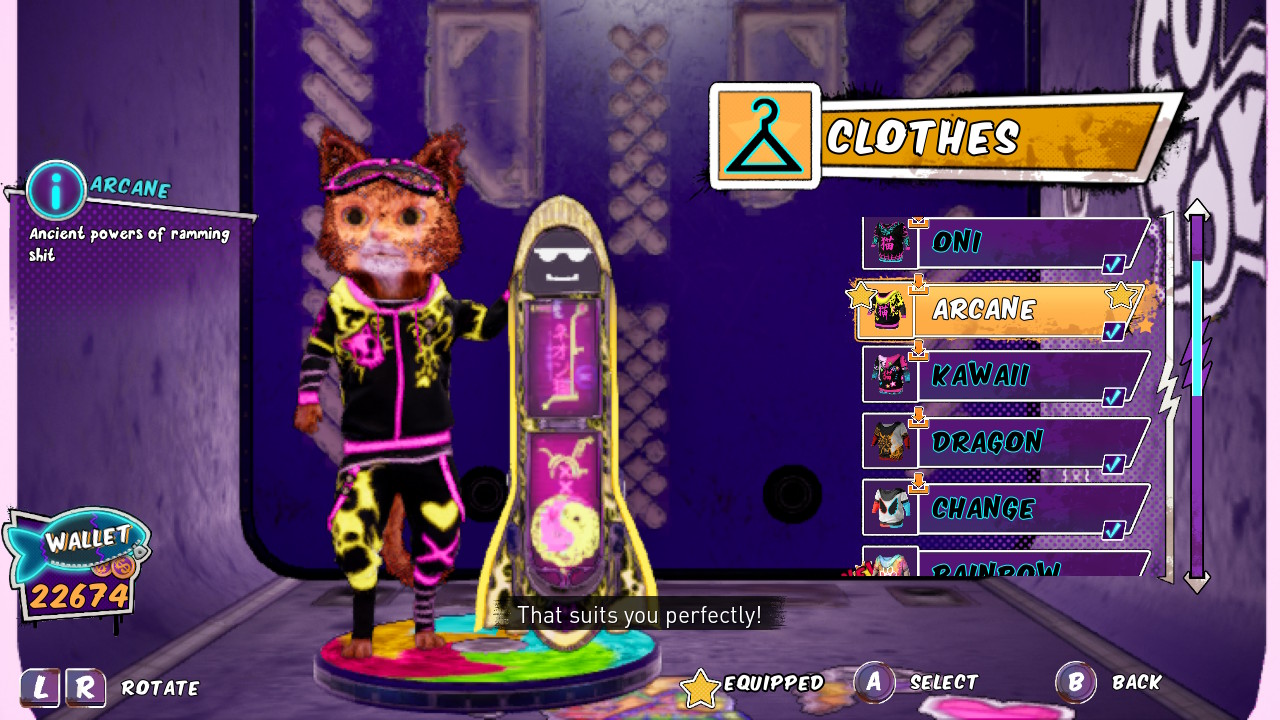Toggle the checkmark on the KAWAII outfit
The image size is (1280, 720).
(x=1113, y=398)
